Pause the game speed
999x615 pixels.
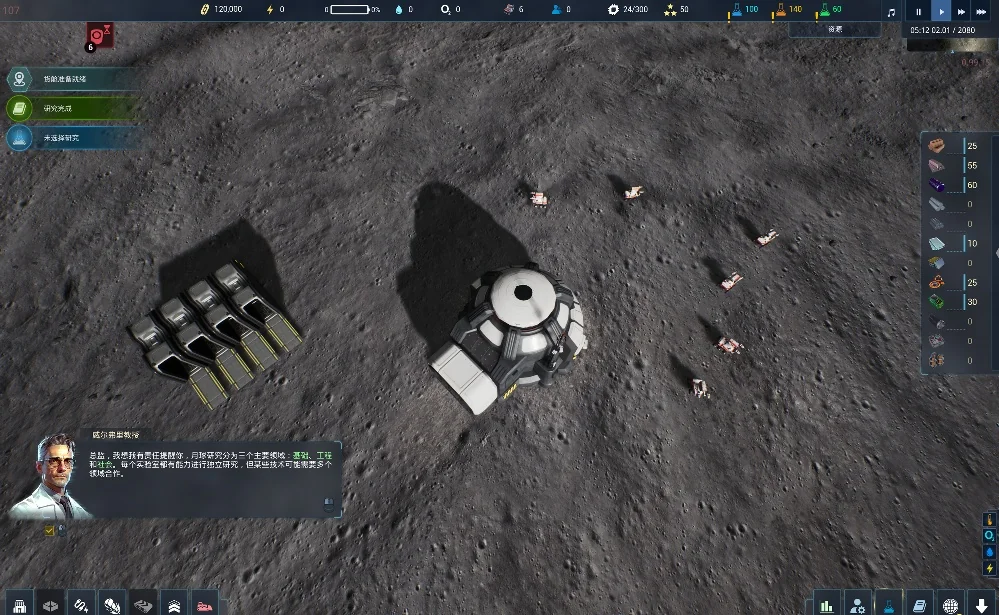[x=919, y=11]
